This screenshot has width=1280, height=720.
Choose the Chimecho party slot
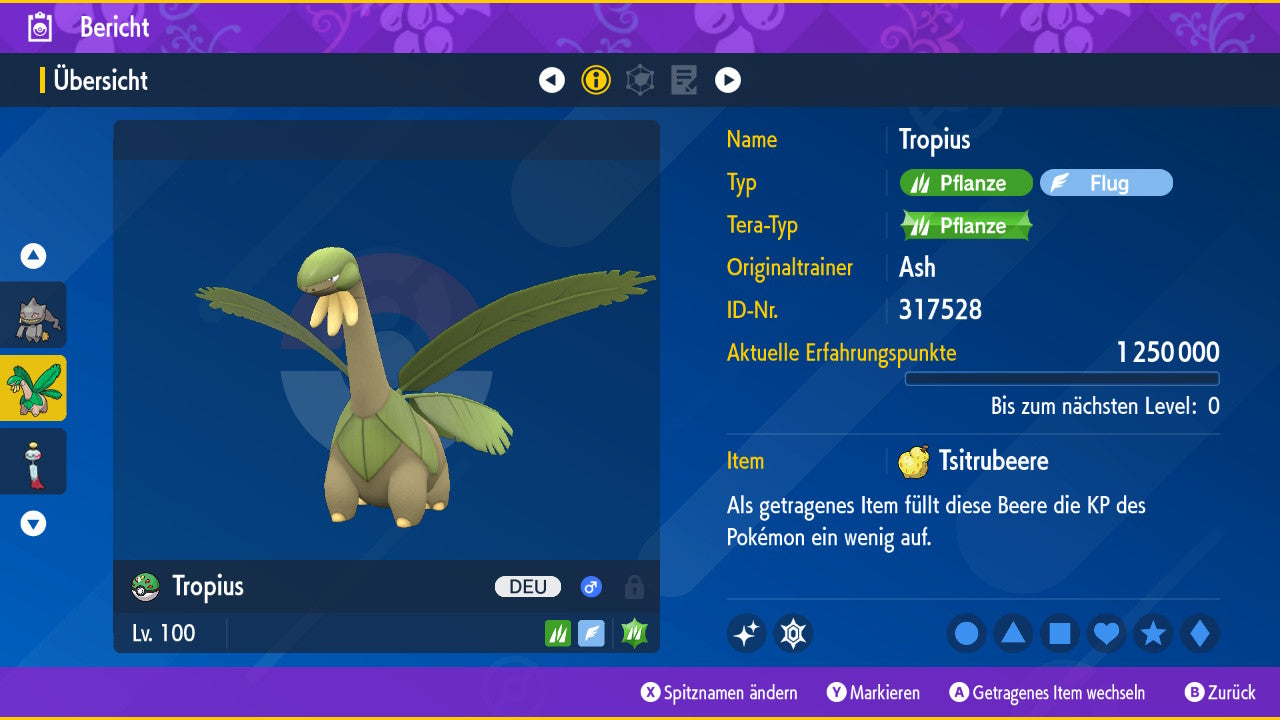click(x=33, y=461)
